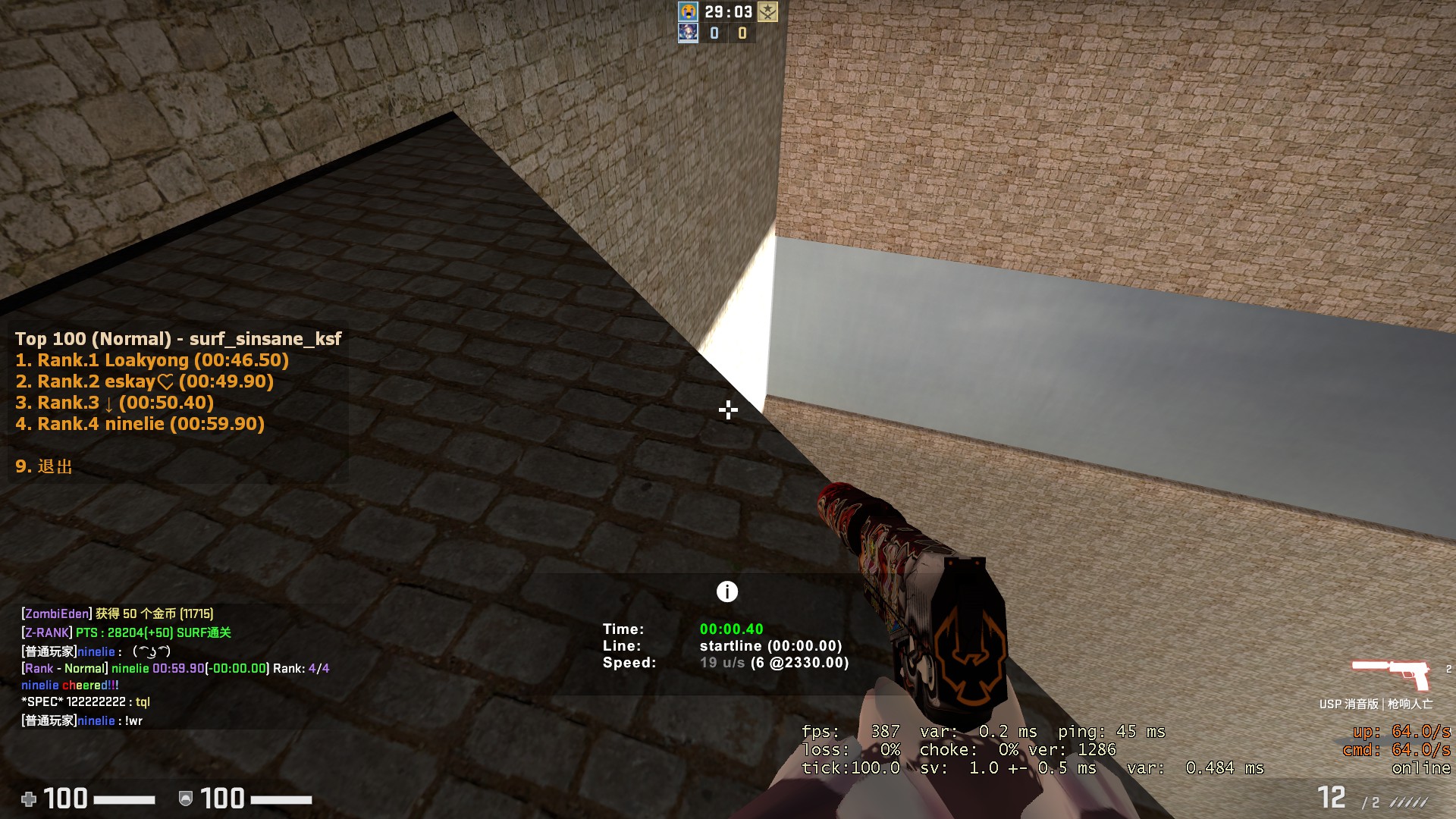Select Rank.4 ninelie leaderboard entry
1456x819 pixels.
click(140, 424)
